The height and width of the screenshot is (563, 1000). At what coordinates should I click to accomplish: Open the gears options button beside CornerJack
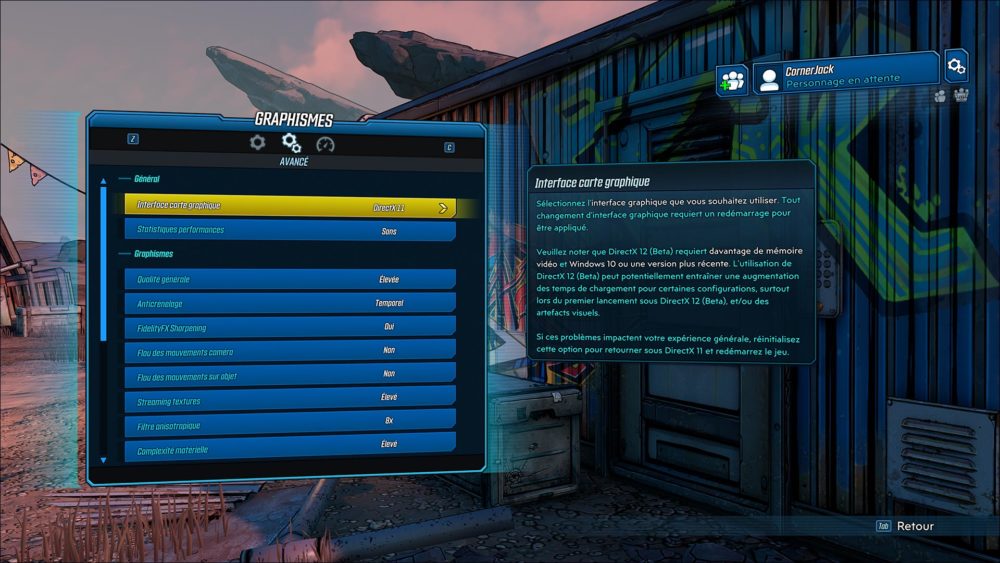pos(957,66)
